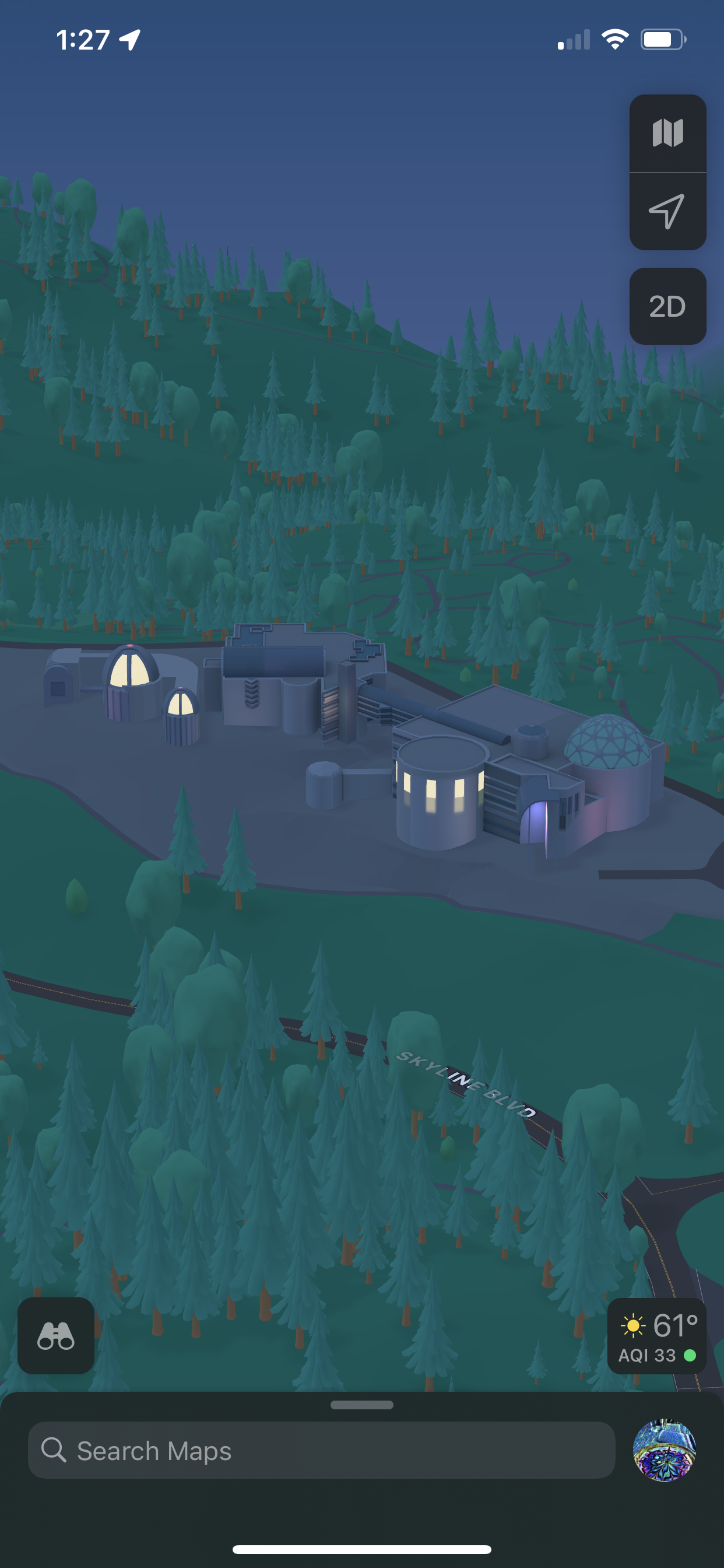Open Look Around with the binoculars button
This screenshot has height=1568, width=724.
pyautogui.click(x=56, y=1335)
